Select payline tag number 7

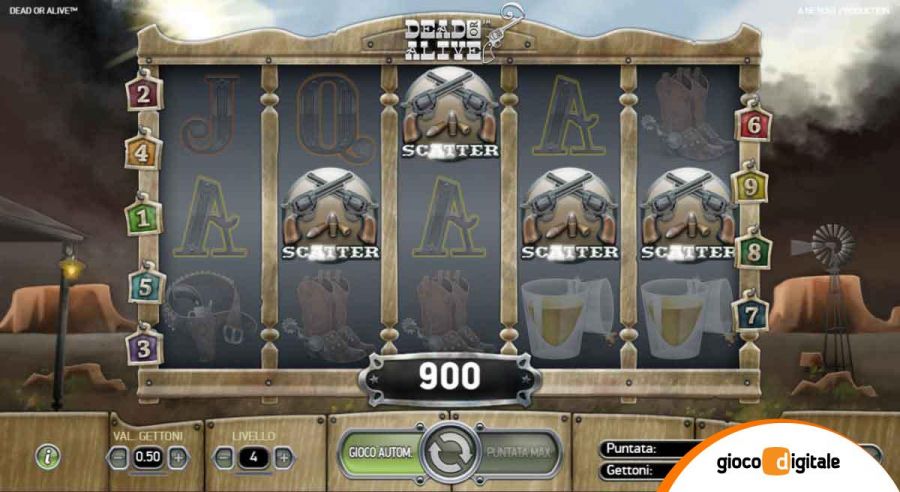click(x=751, y=313)
